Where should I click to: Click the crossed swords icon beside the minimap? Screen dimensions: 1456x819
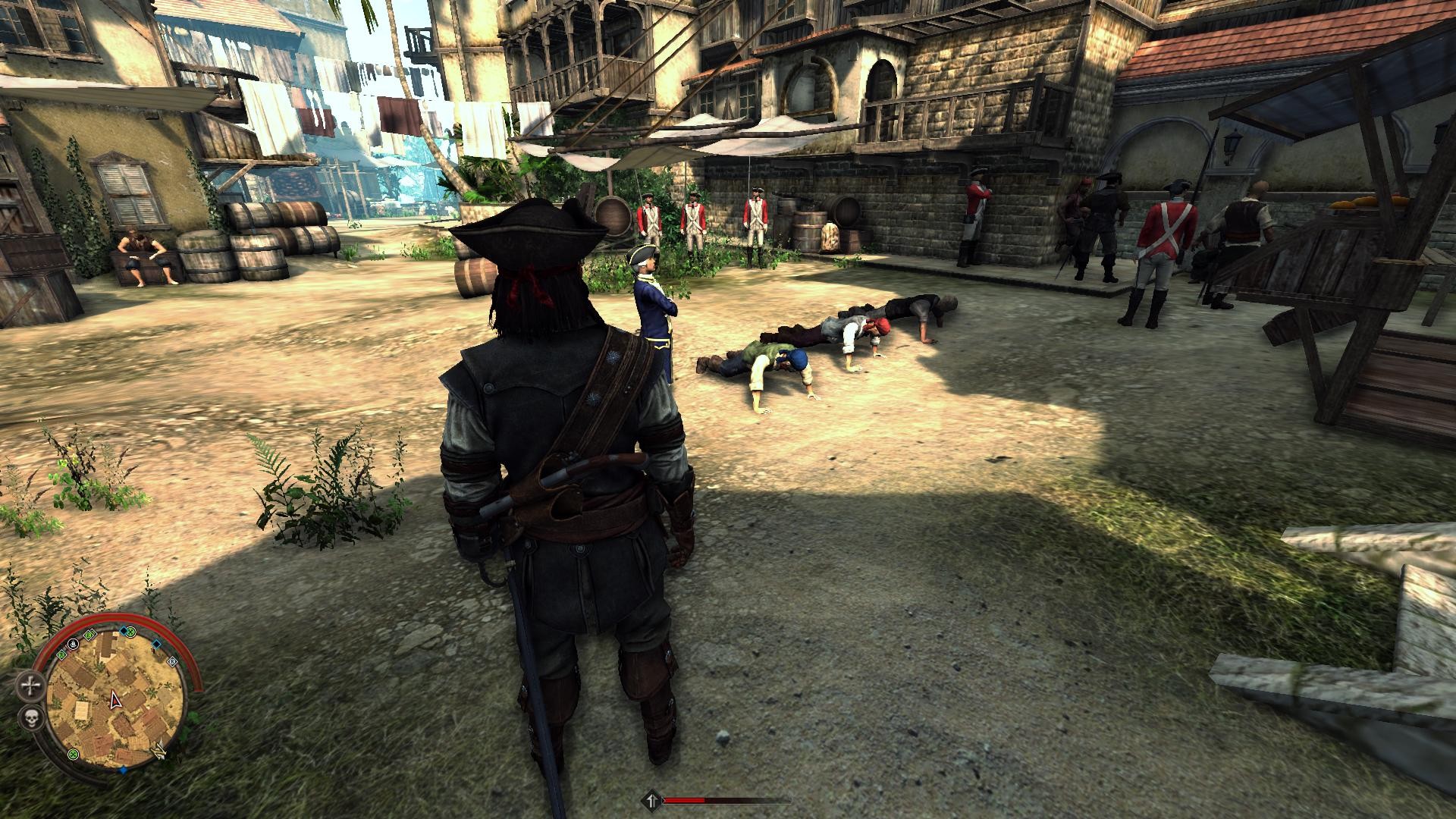tap(30, 686)
